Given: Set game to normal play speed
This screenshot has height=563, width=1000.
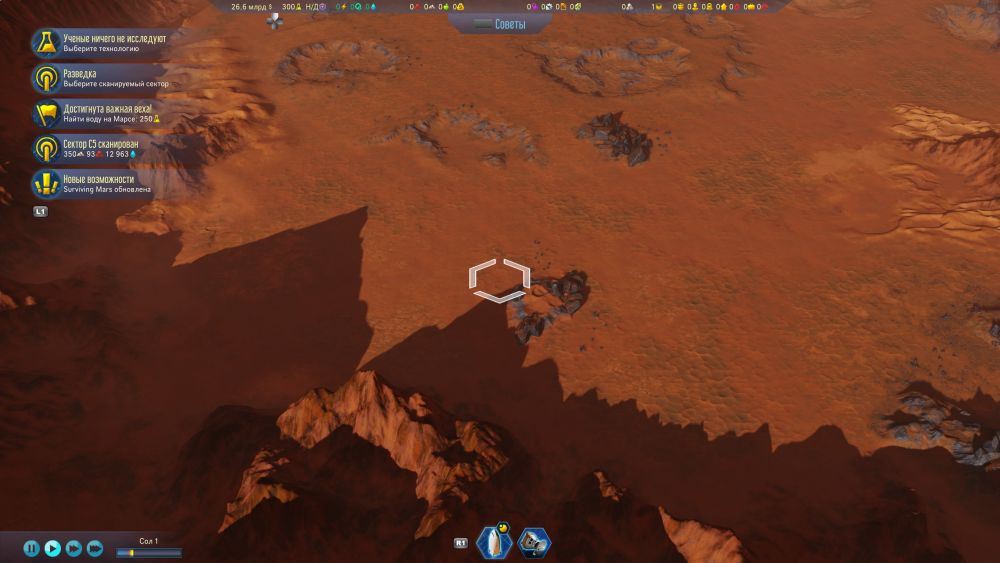Looking at the screenshot, I should [53, 548].
